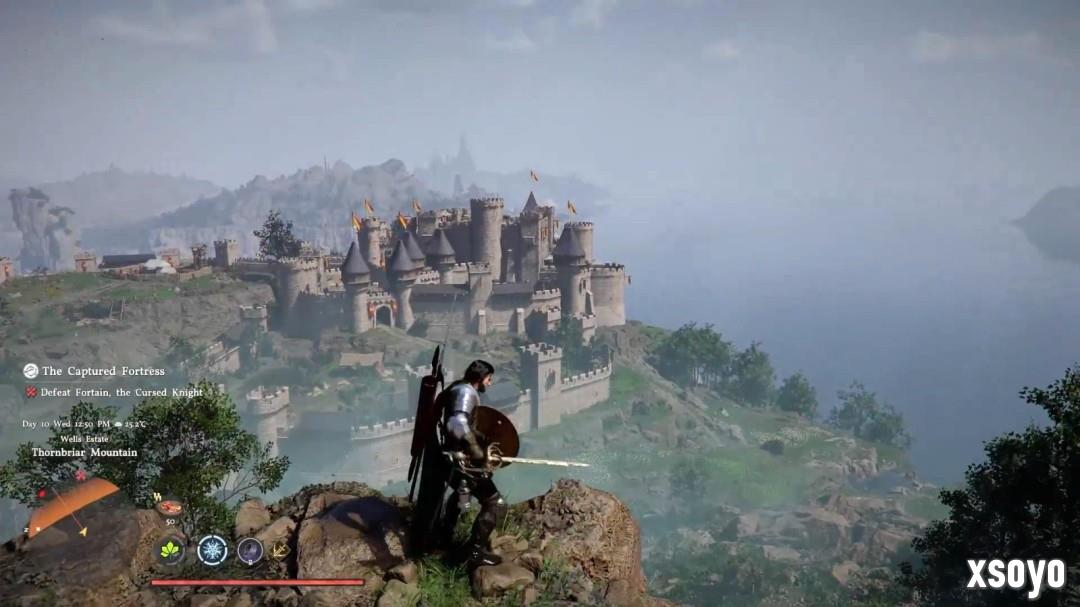Activate the green leaf ability
Viewport: 1080px width, 607px height.
point(169,550)
